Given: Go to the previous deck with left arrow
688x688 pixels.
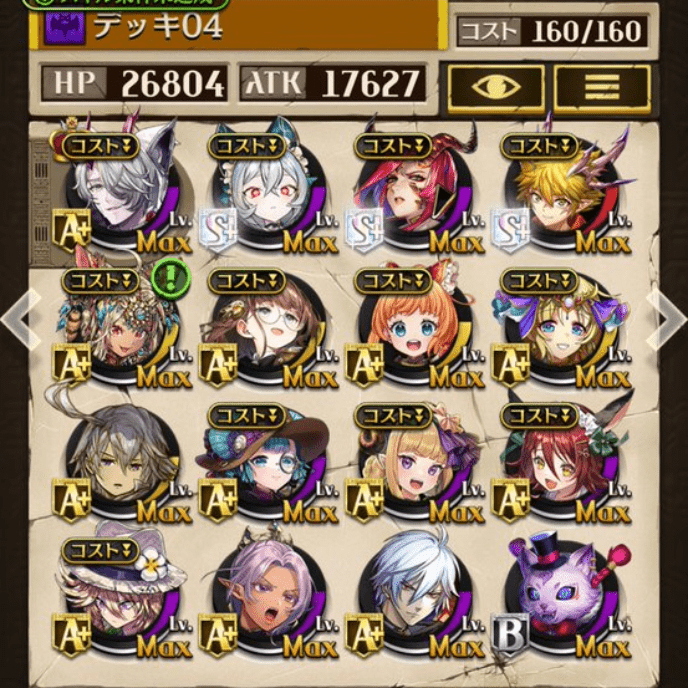Looking at the screenshot, I should coord(18,318).
